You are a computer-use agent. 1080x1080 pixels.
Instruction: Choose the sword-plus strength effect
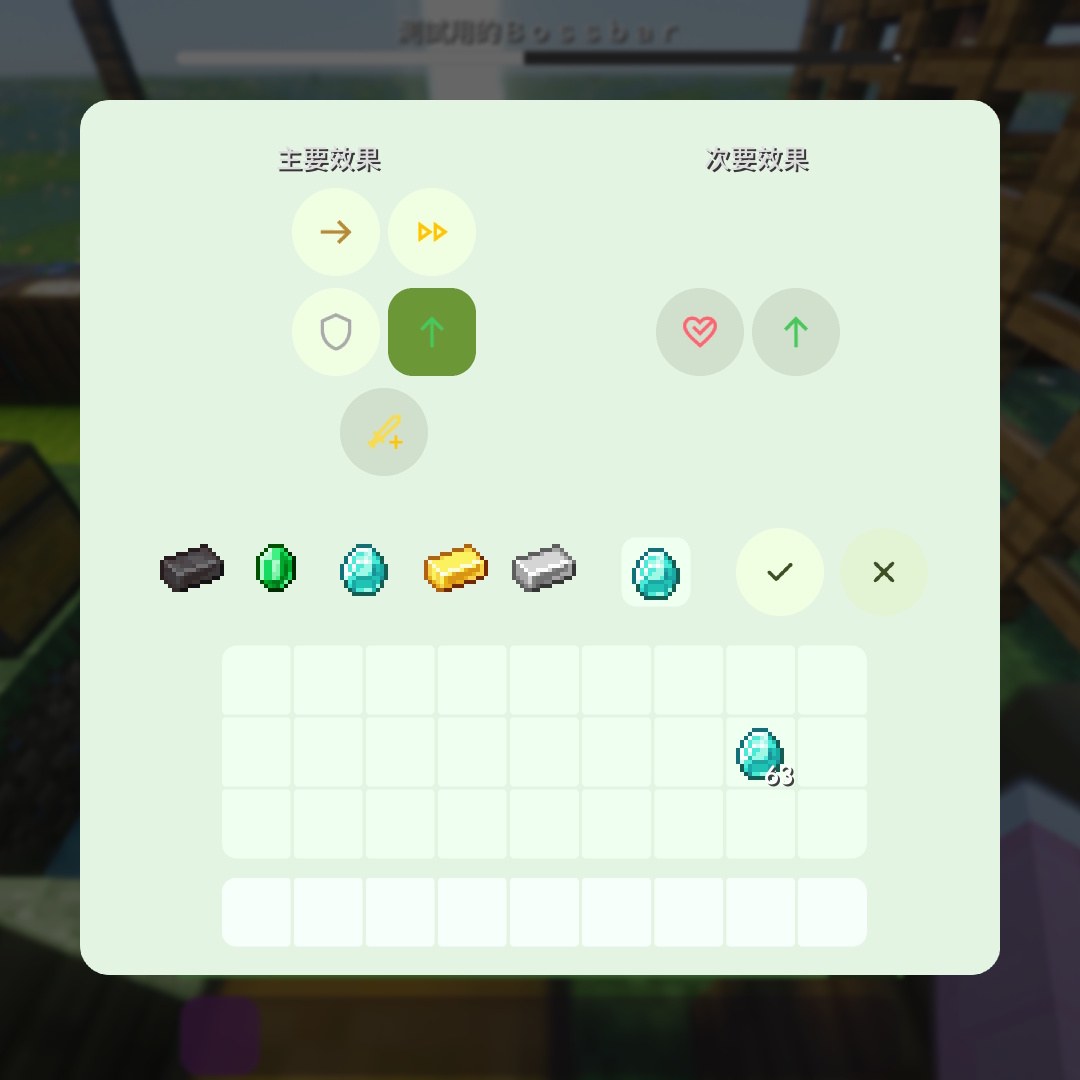pyautogui.click(x=384, y=432)
